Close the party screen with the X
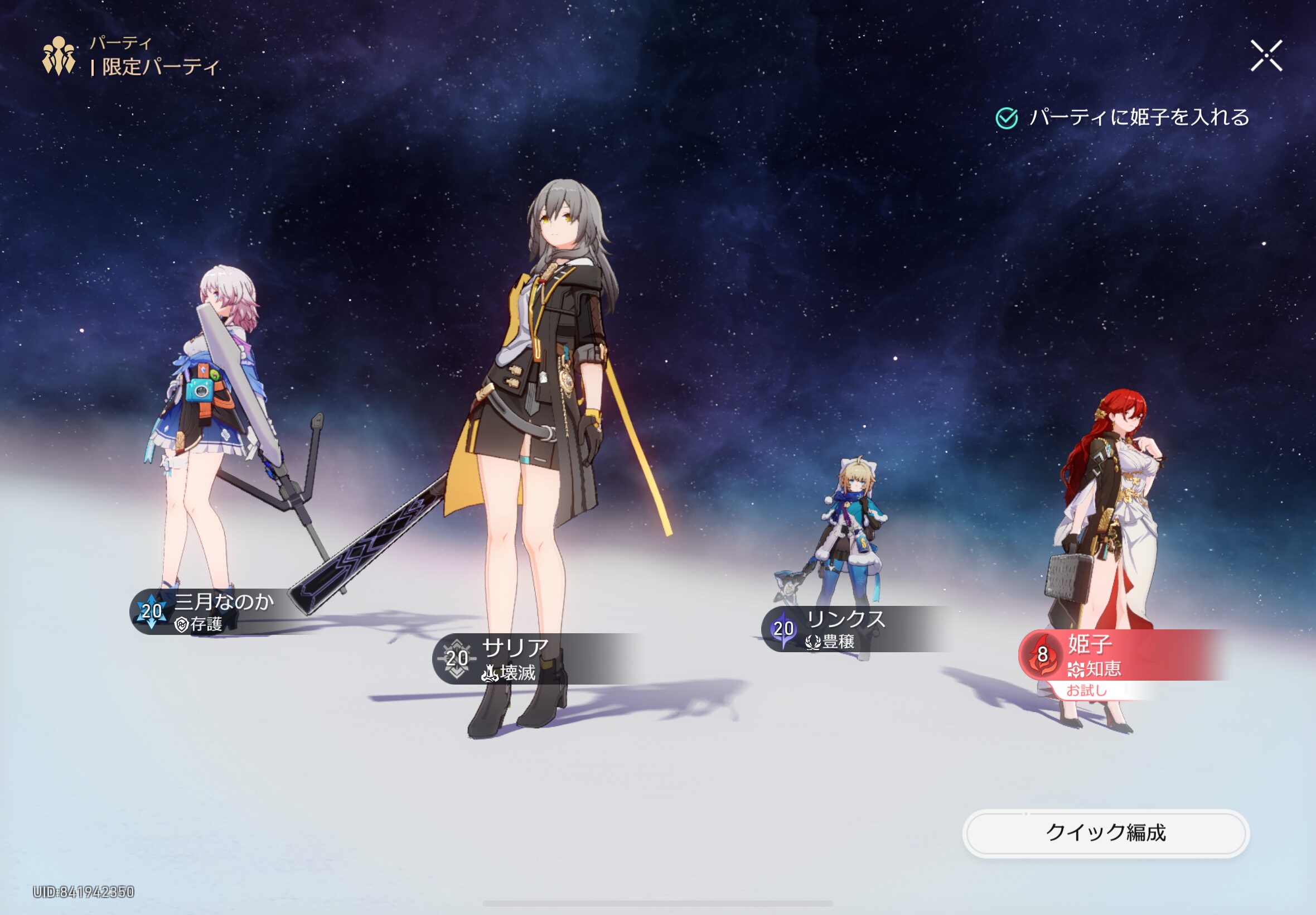 pyautogui.click(x=1266, y=56)
